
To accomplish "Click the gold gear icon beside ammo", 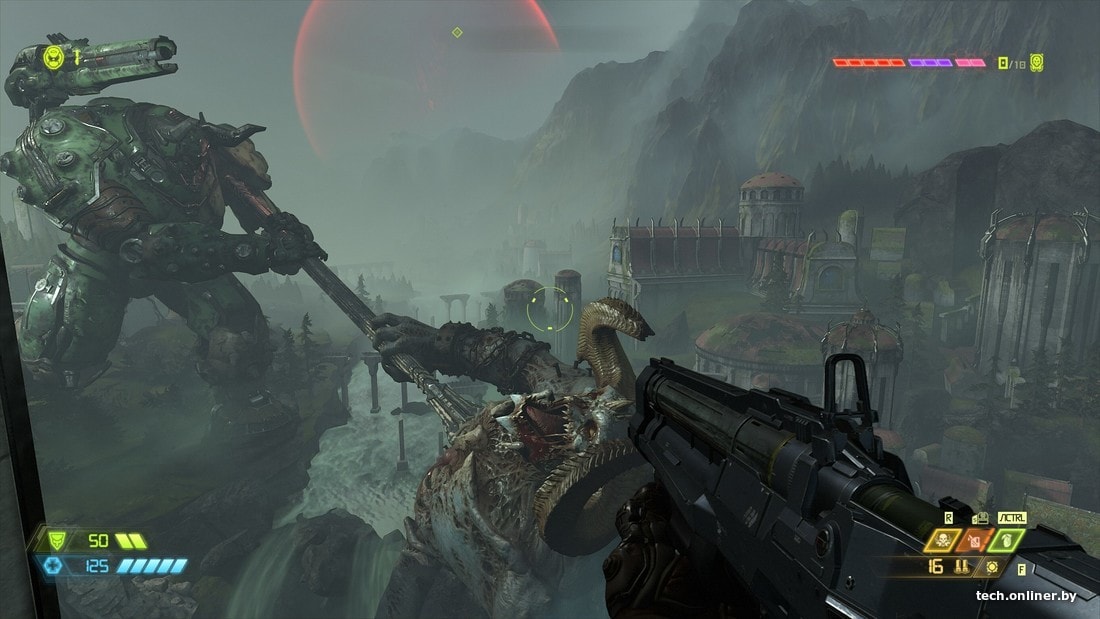I will click(991, 566).
